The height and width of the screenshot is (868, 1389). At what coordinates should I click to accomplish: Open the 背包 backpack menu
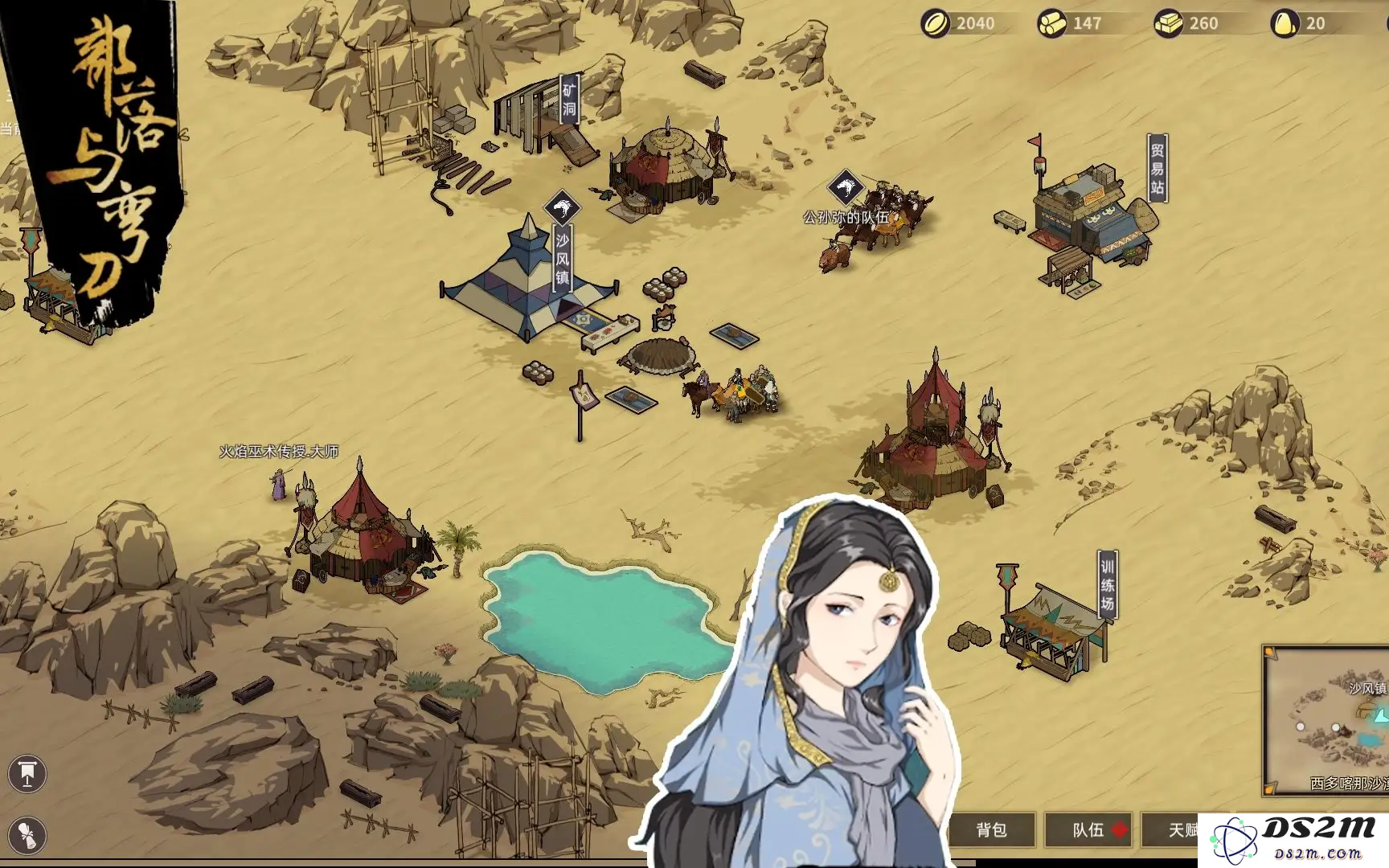991,830
